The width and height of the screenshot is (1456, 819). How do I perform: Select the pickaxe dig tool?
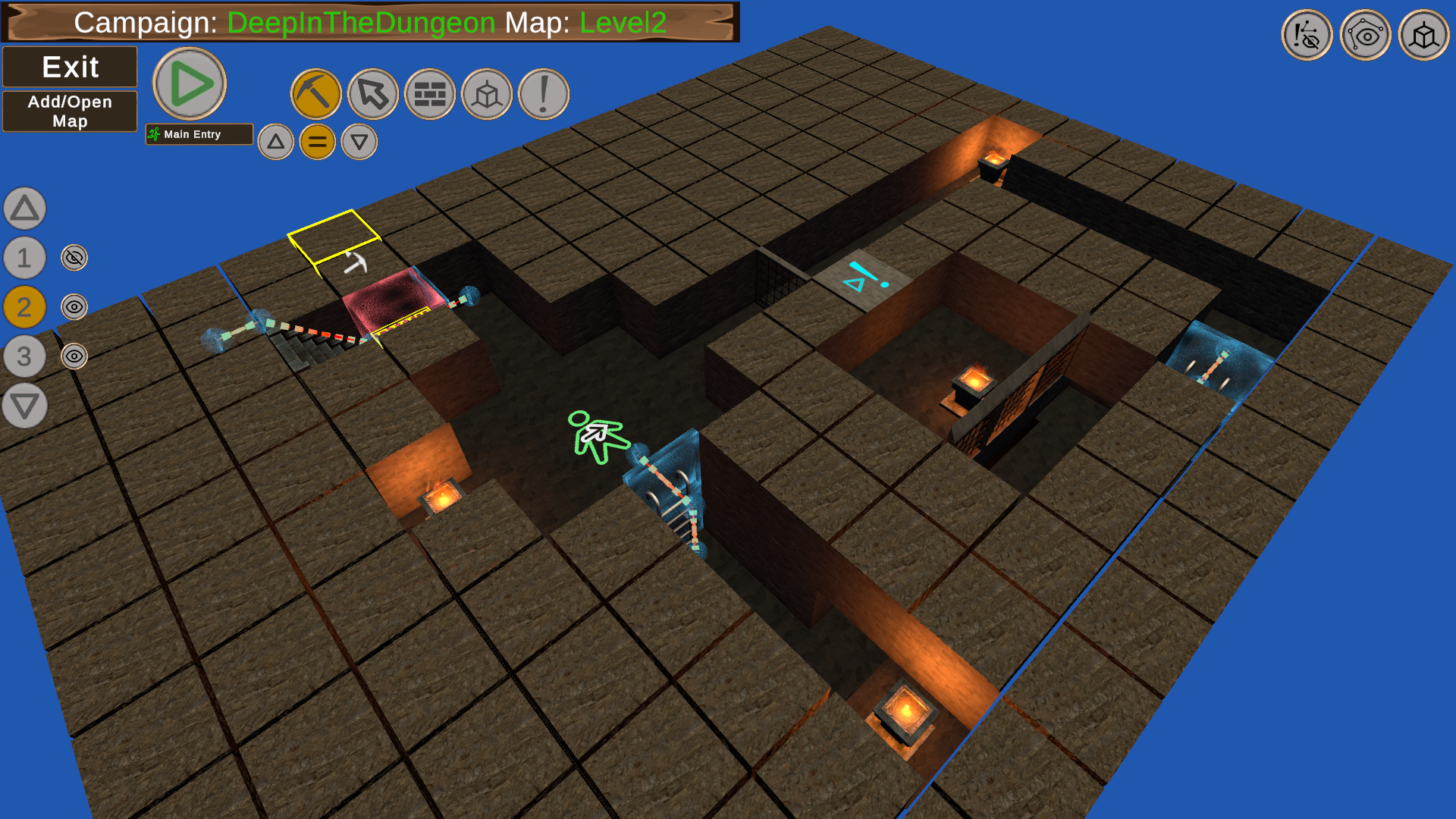316,95
